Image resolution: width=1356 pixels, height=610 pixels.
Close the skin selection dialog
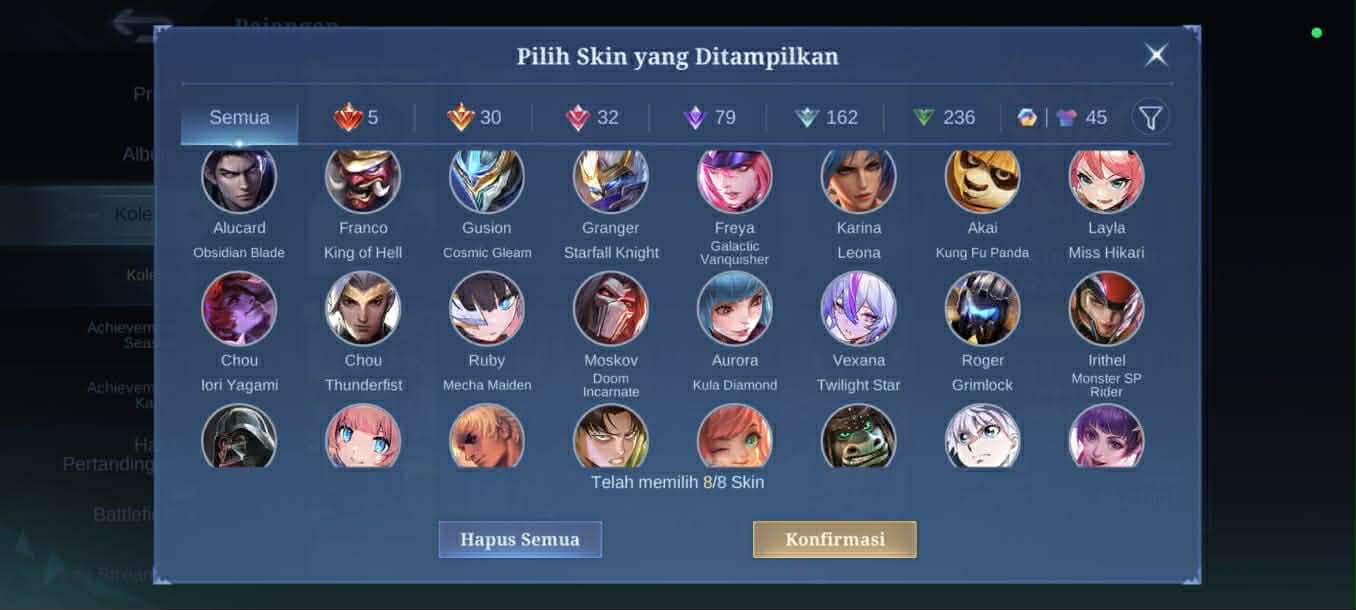[x=1156, y=55]
